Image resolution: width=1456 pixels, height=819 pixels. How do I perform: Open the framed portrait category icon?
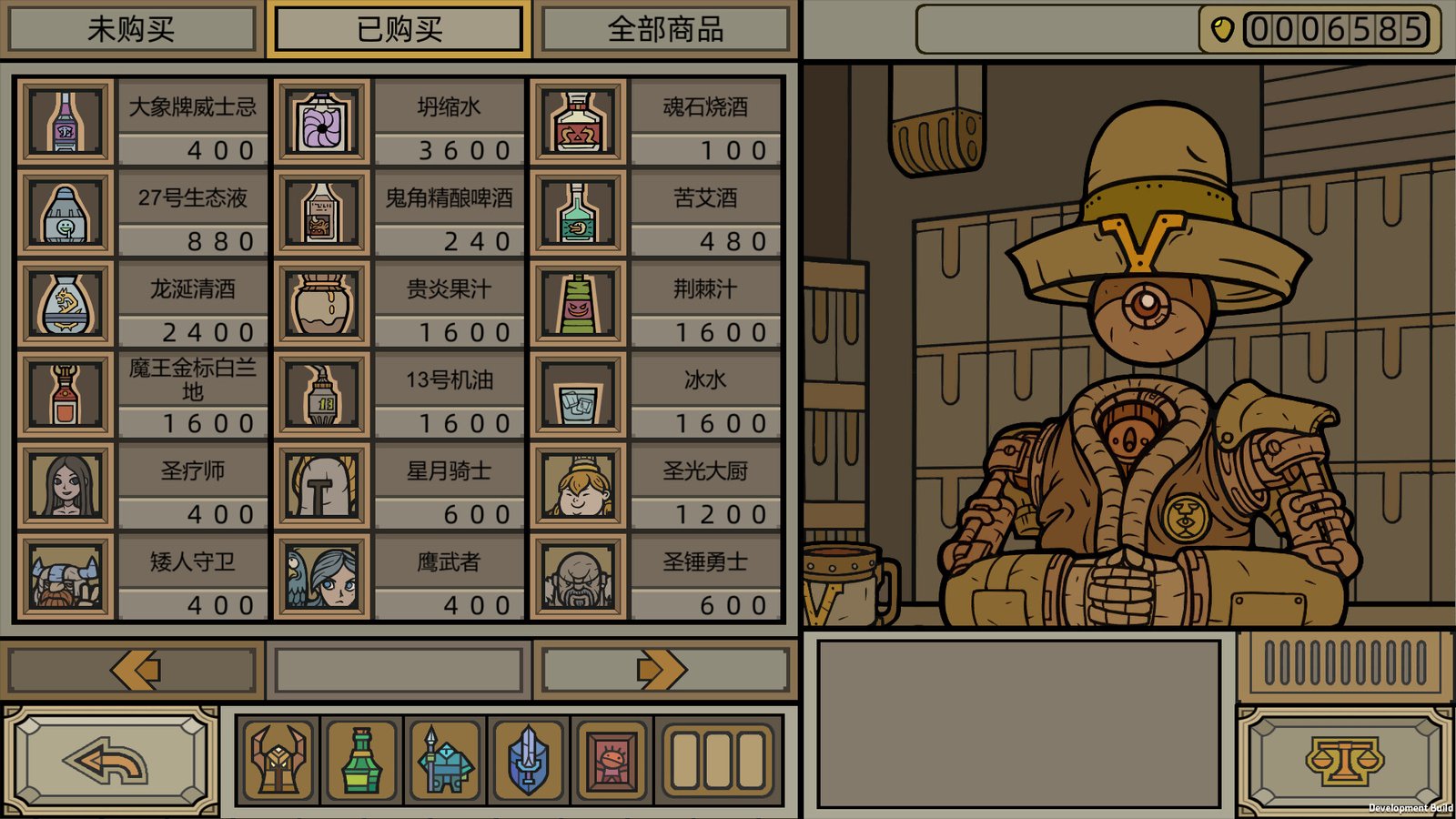point(612,760)
